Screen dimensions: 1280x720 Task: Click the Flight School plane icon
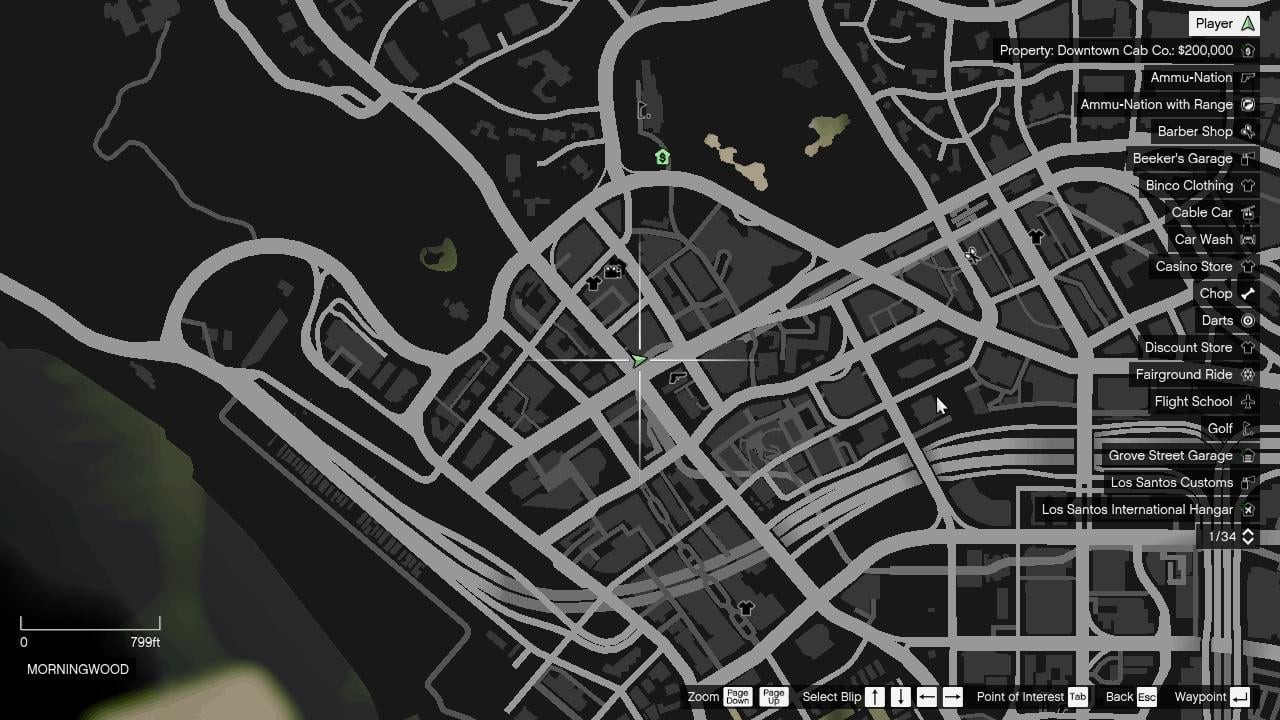tap(1247, 401)
